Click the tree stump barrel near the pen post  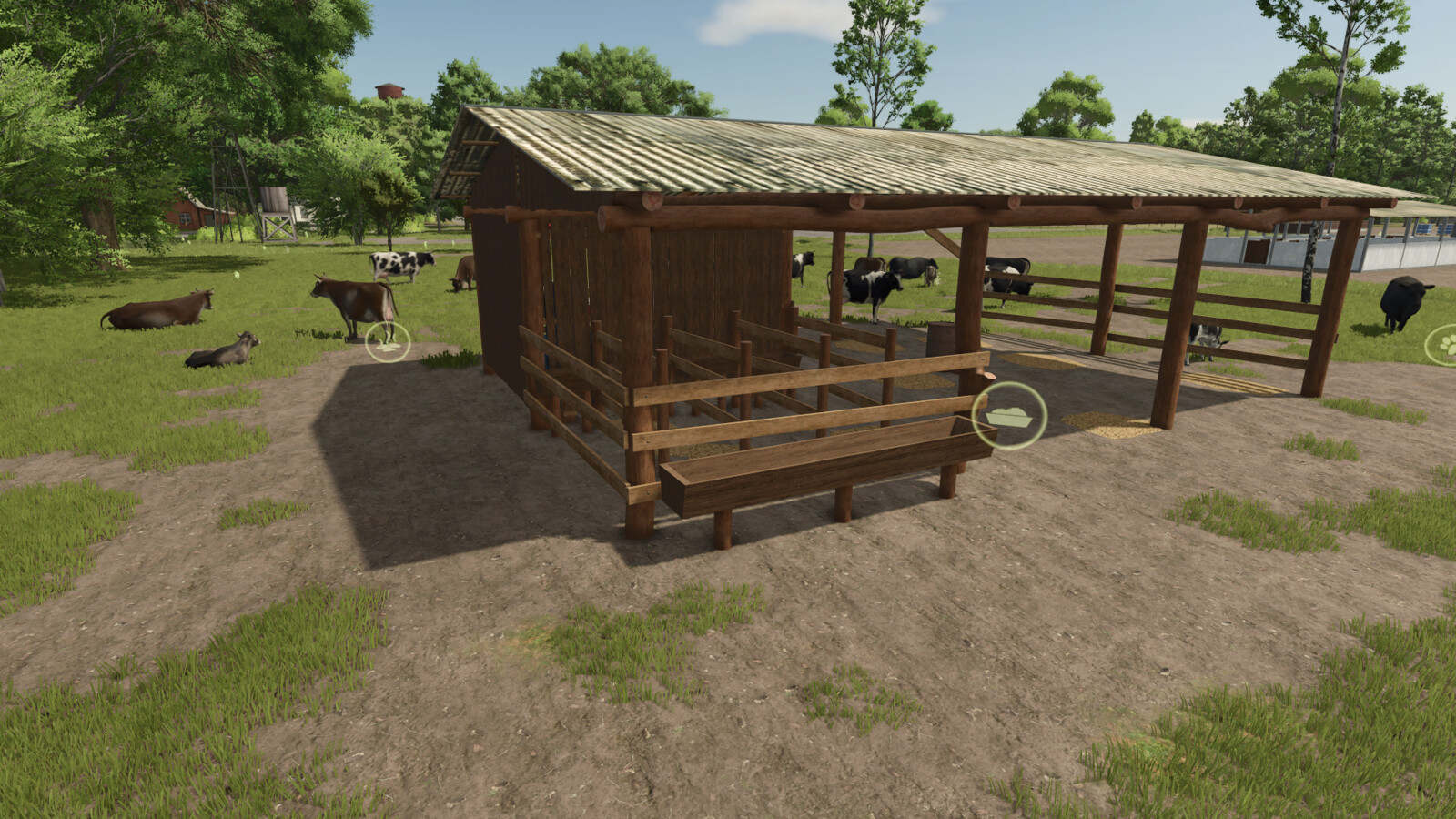pyautogui.click(x=942, y=337)
